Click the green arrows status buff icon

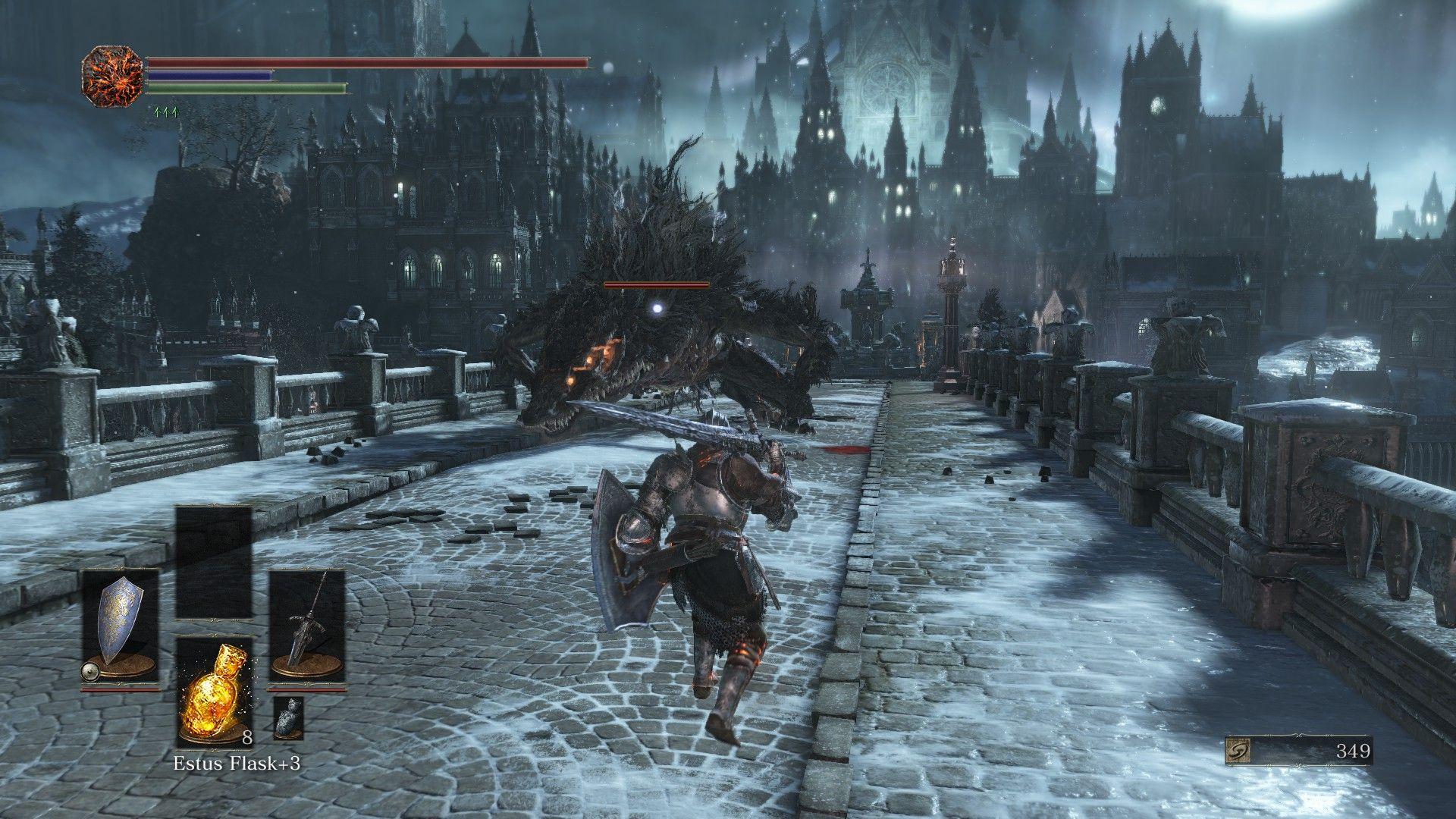165,112
